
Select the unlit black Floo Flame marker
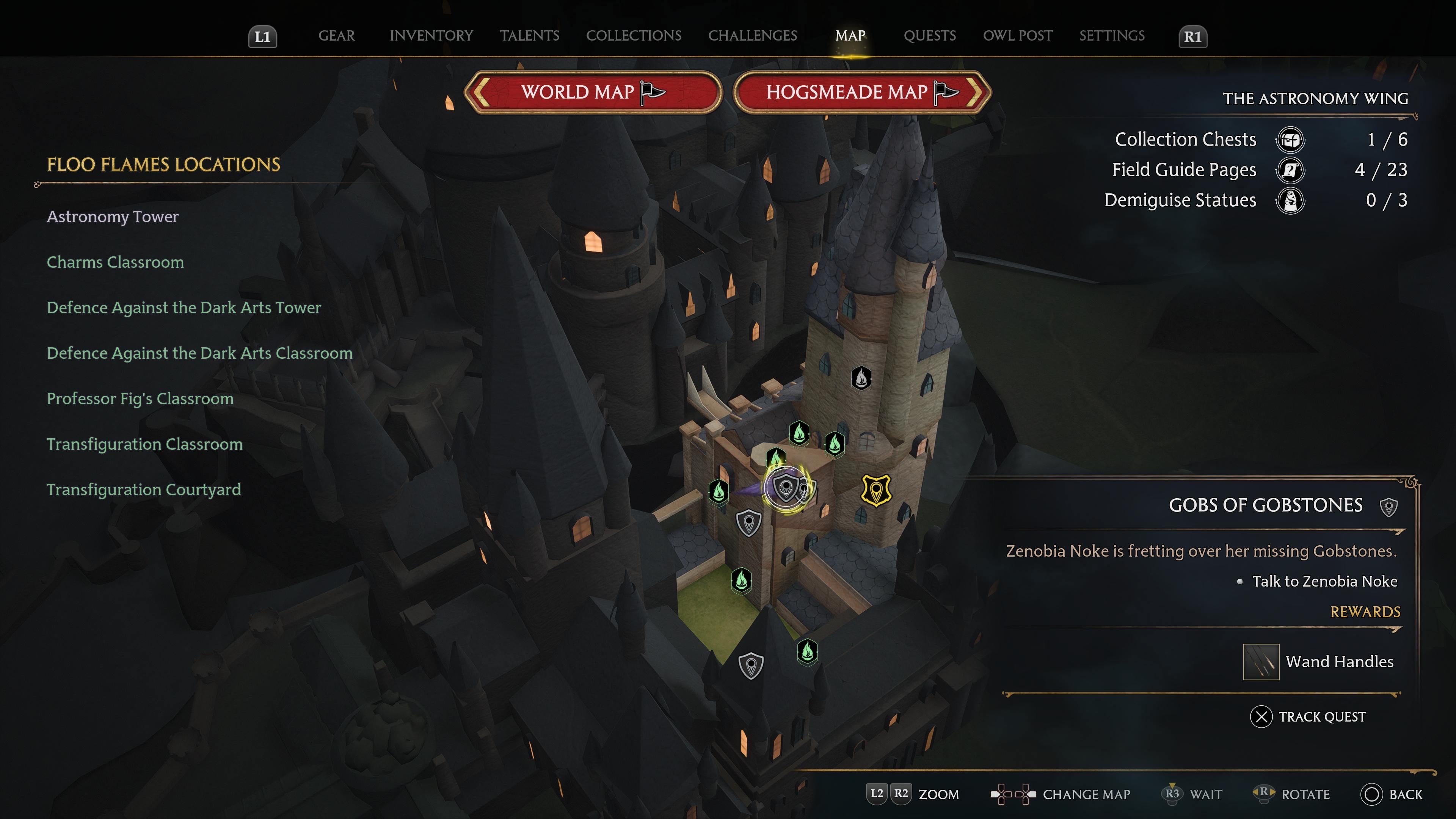(x=861, y=378)
